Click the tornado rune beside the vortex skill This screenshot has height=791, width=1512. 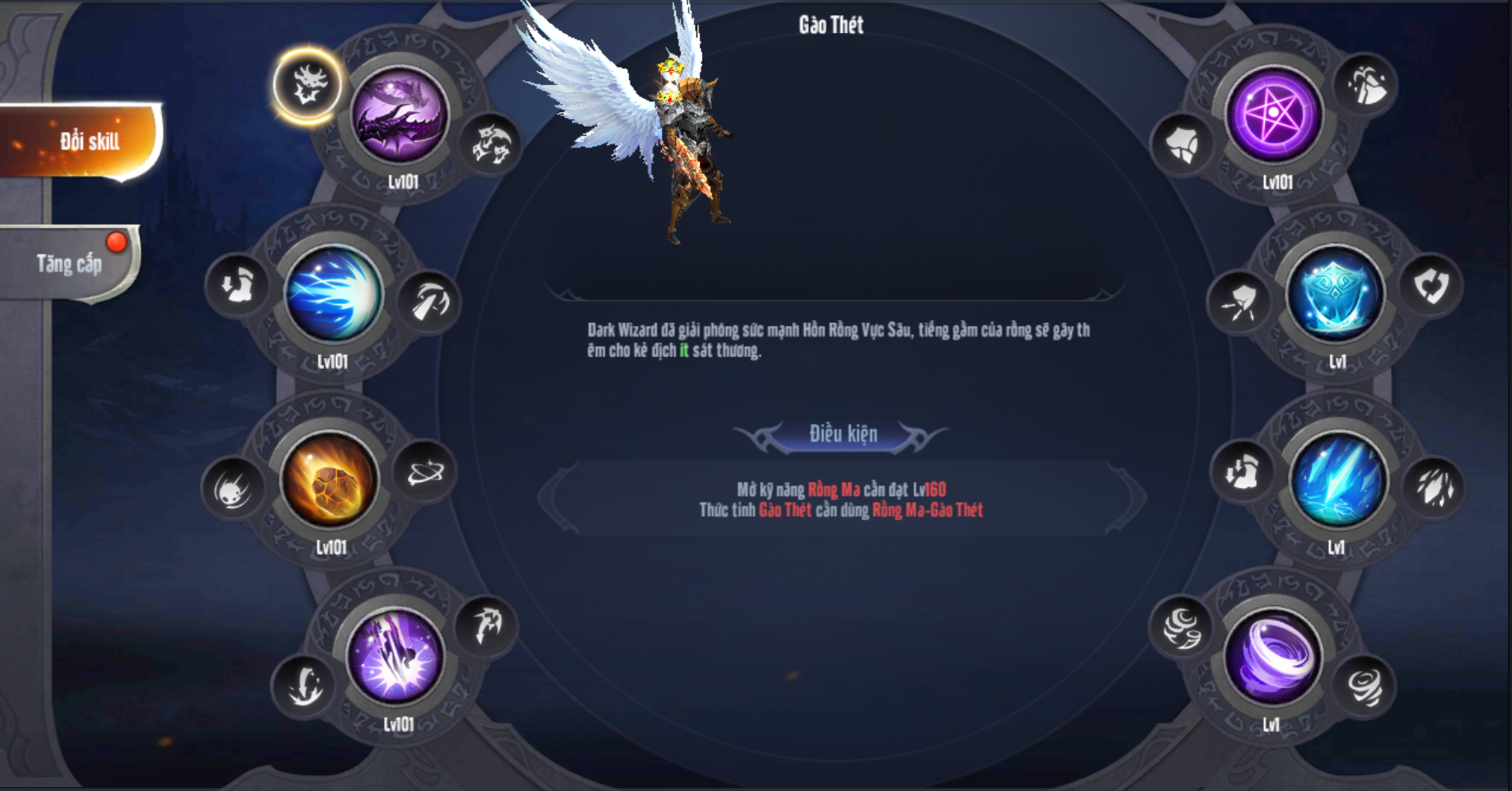(1363, 685)
